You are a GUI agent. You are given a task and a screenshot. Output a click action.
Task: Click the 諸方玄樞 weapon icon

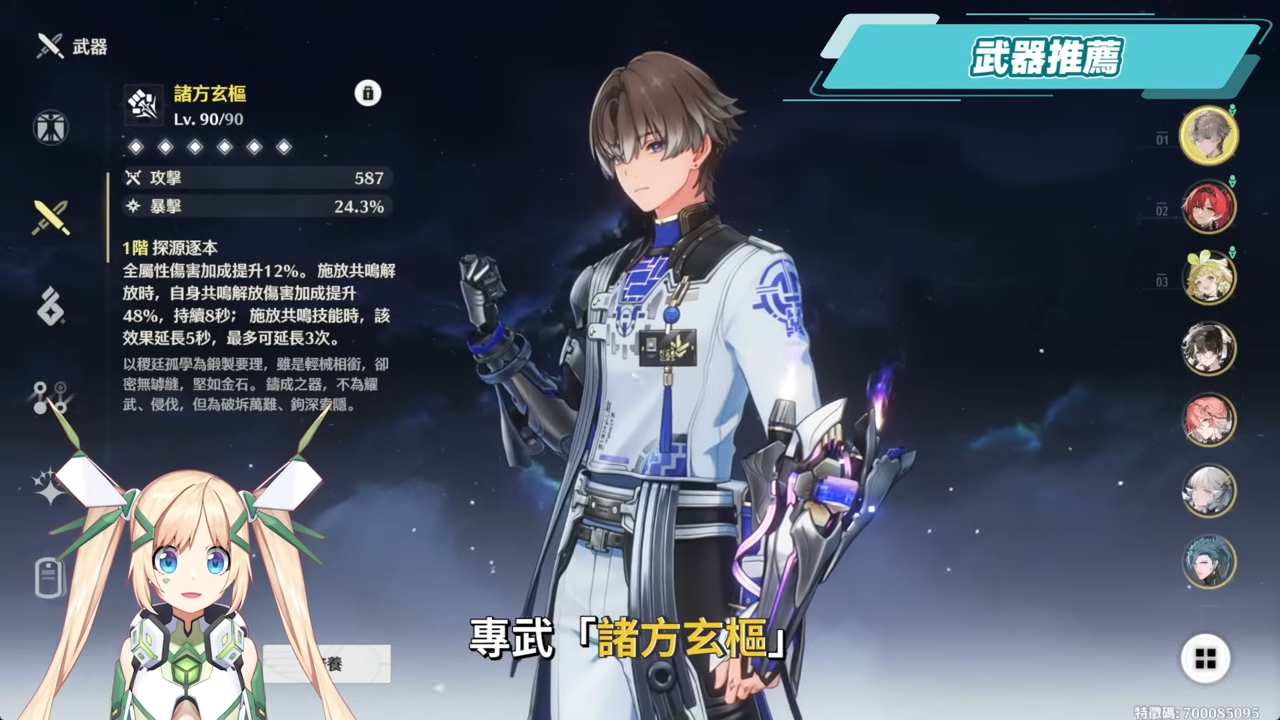tap(143, 105)
